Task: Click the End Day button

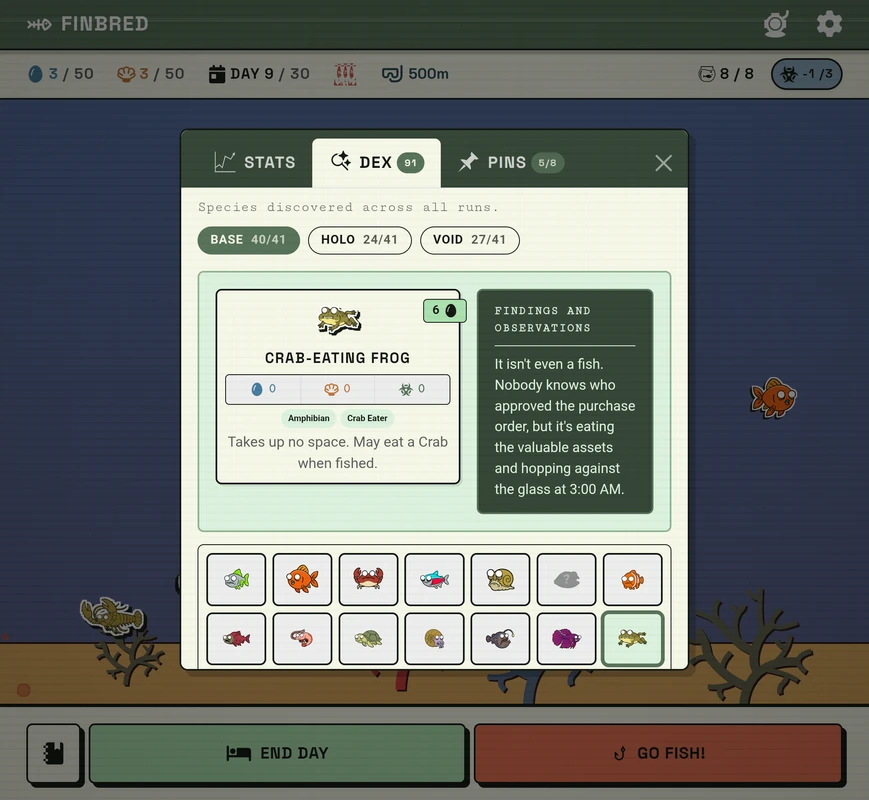Action: click(x=277, y=753)
